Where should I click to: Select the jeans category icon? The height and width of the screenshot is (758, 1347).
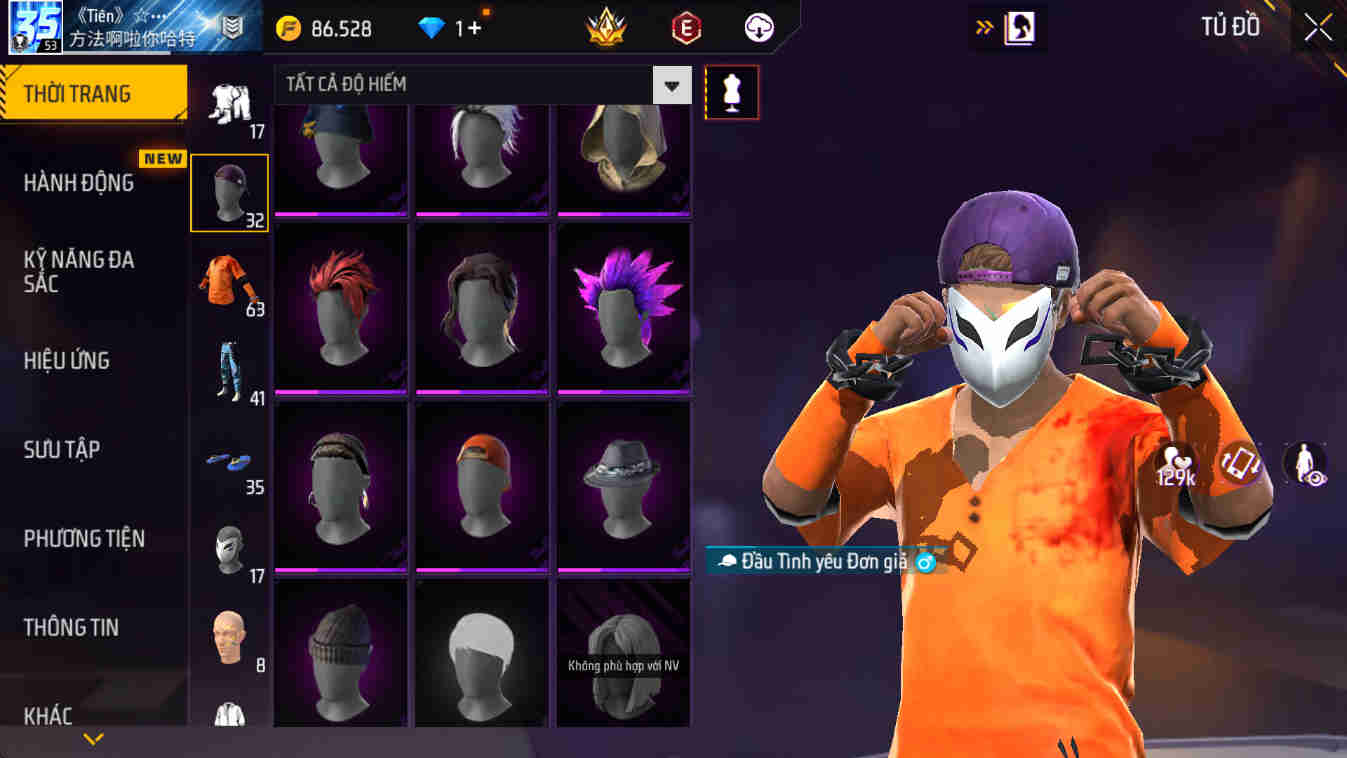coord(229,372)
